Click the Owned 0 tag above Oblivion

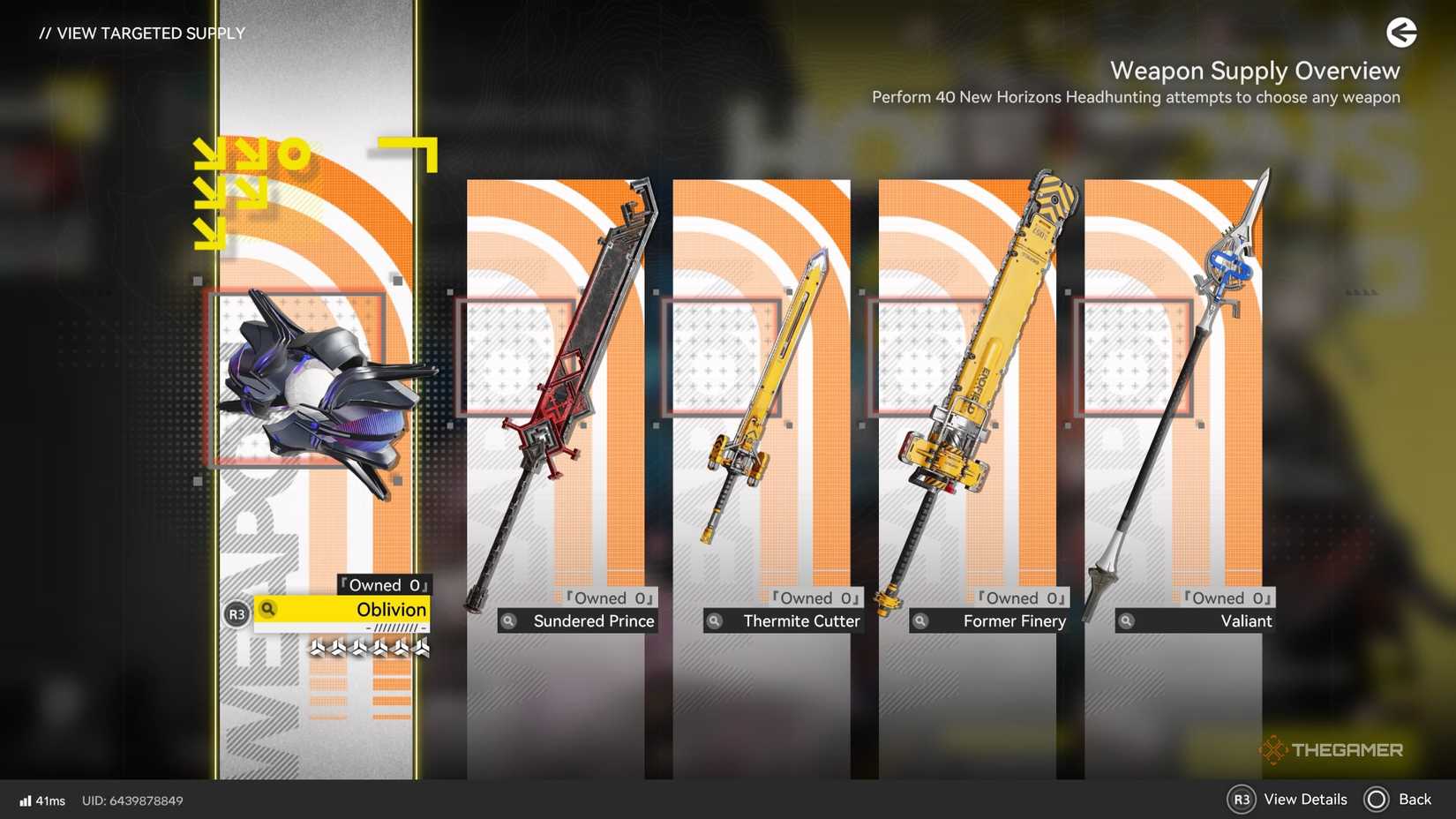click(383, 584)
